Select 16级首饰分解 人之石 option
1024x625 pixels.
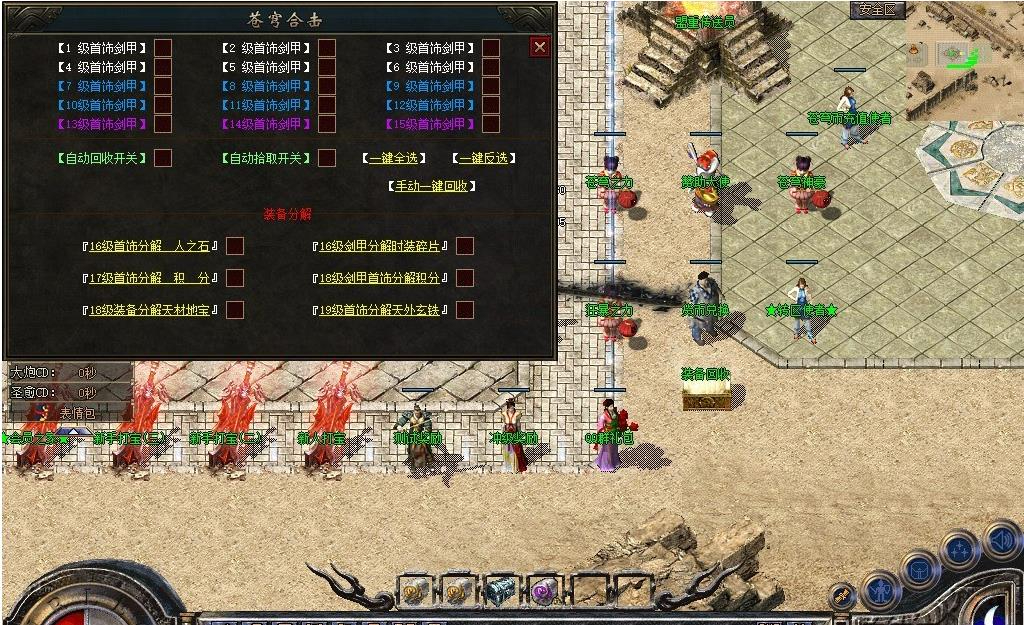pyautogui.click(x=235, y=246)
